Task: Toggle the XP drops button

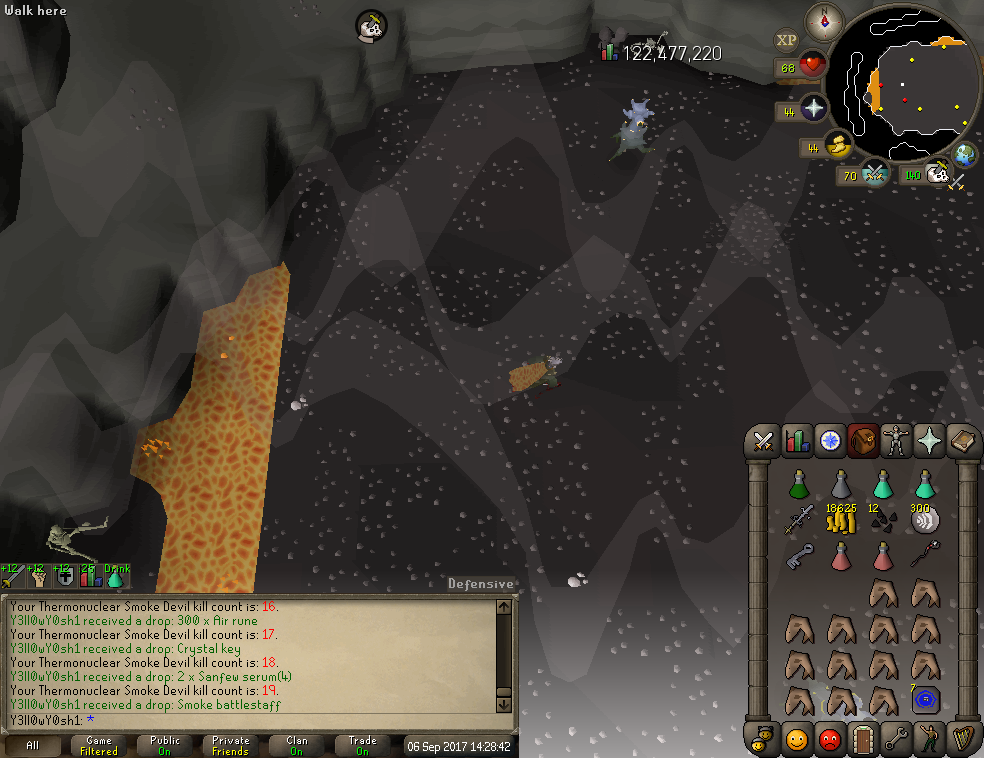Action: point(787,40)
